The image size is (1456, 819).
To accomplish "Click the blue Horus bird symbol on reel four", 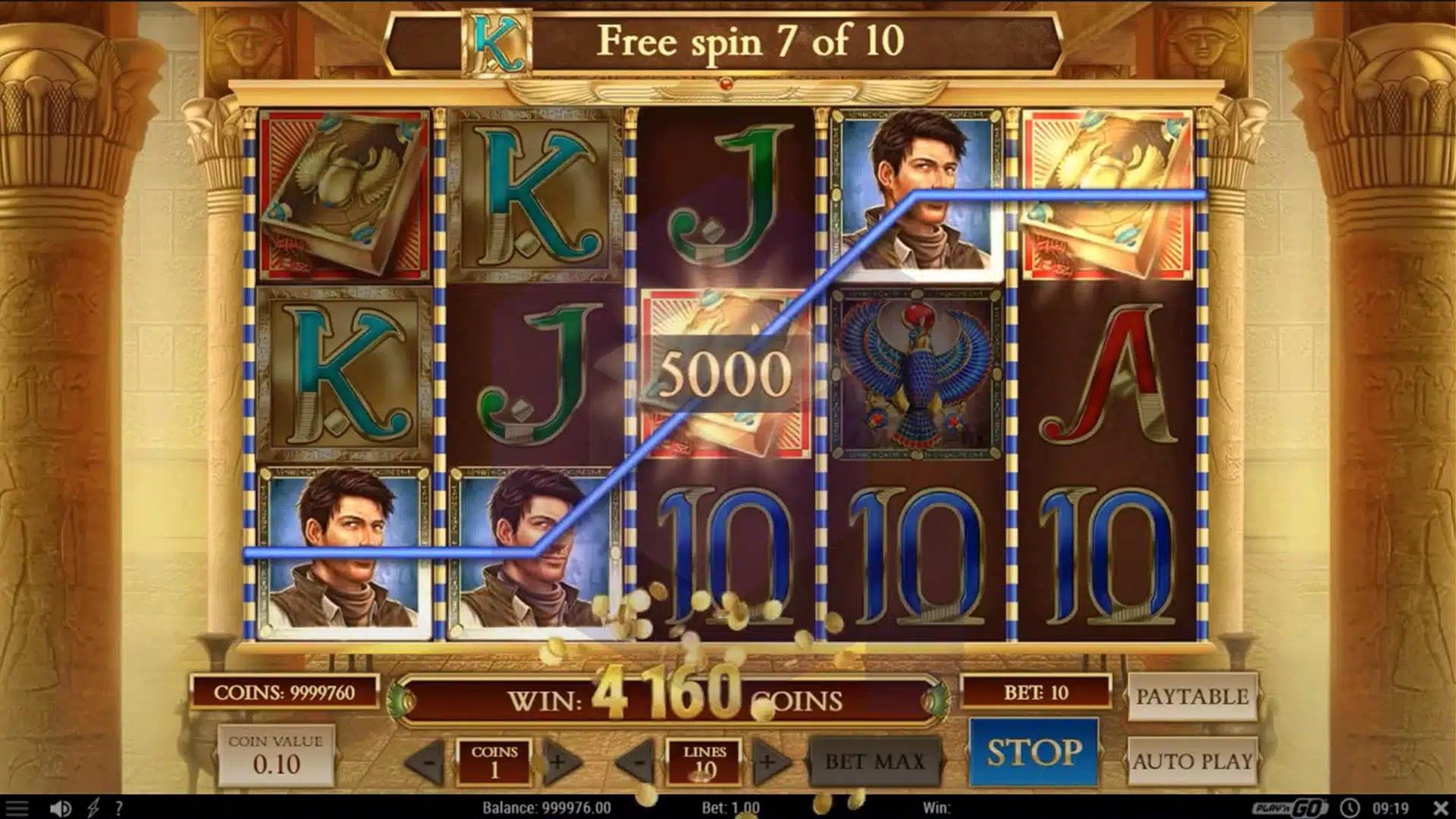I will click(912, 372).
